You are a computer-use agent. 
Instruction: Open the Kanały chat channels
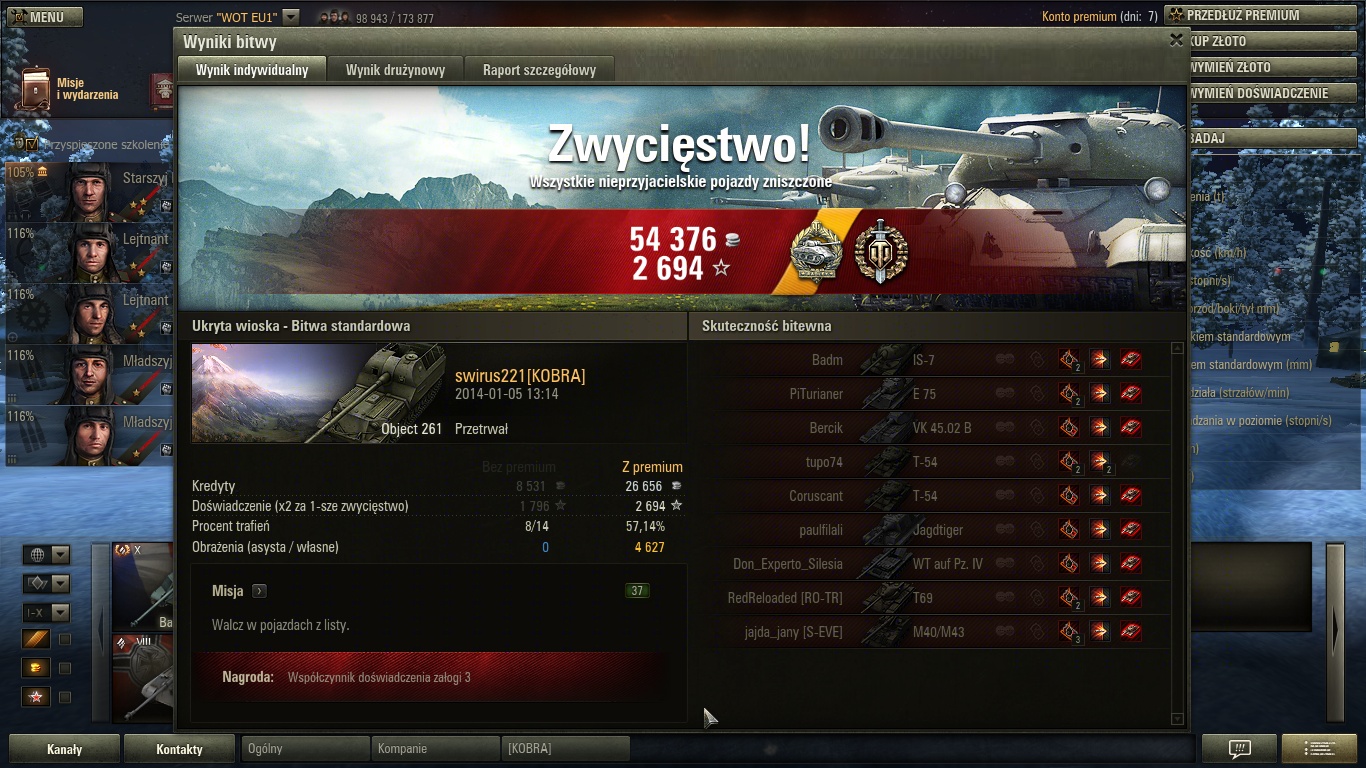64,749
